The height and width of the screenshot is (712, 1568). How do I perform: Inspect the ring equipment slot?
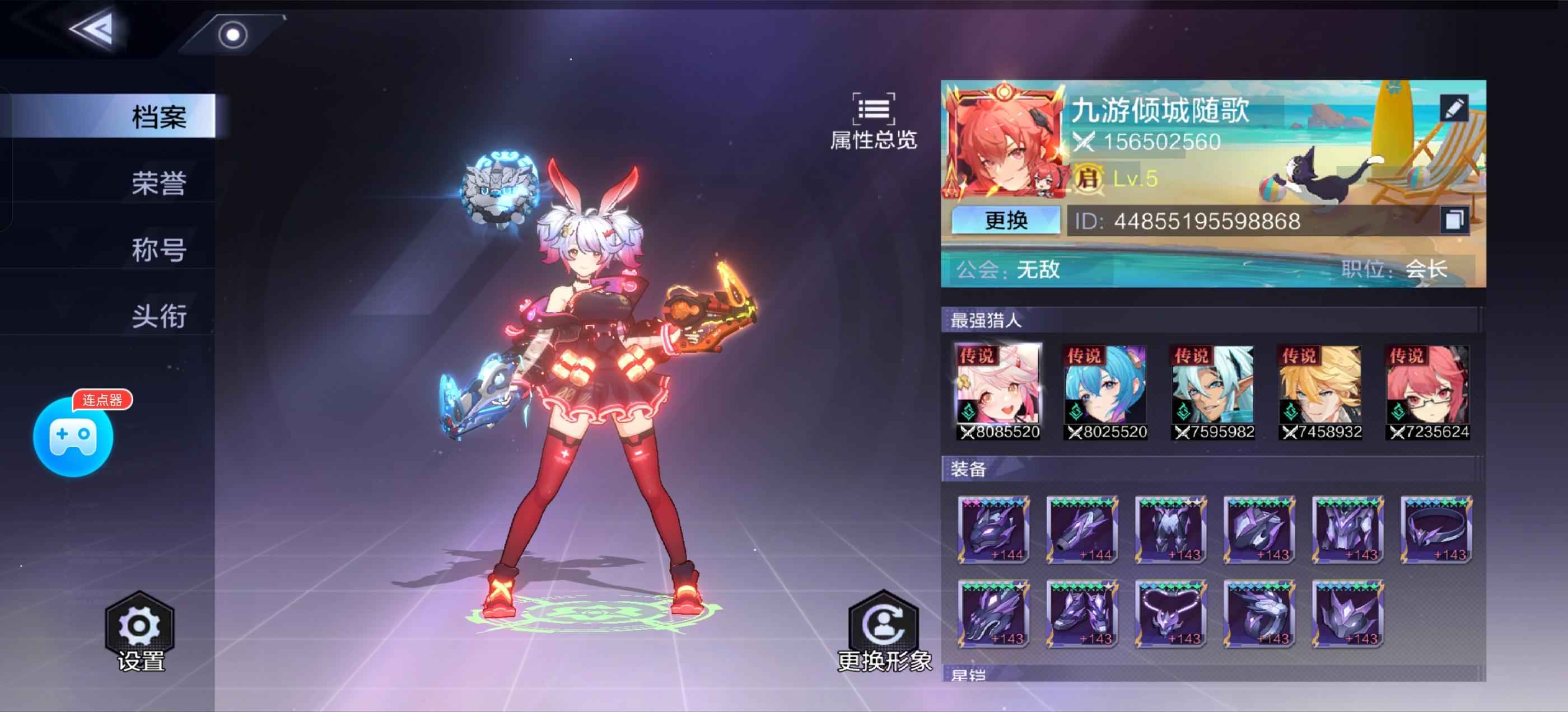(1436, 530)
